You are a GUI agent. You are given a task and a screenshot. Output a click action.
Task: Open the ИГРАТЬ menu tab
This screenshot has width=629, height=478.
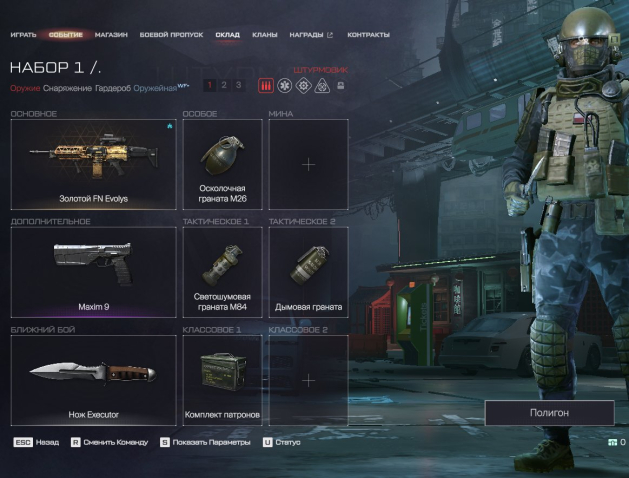[23, 35]
